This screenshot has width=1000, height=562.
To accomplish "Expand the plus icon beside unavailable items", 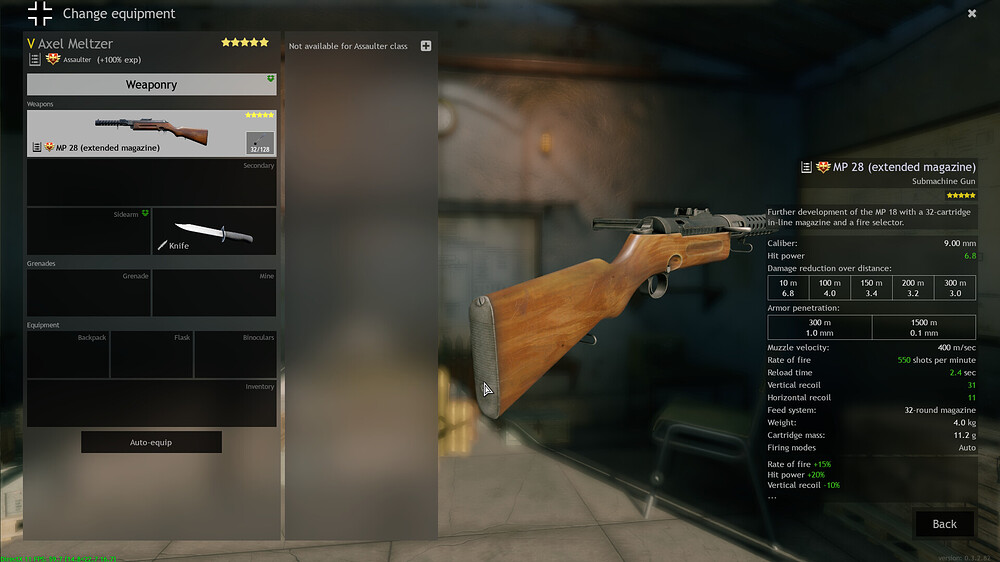I will [426, 46].
